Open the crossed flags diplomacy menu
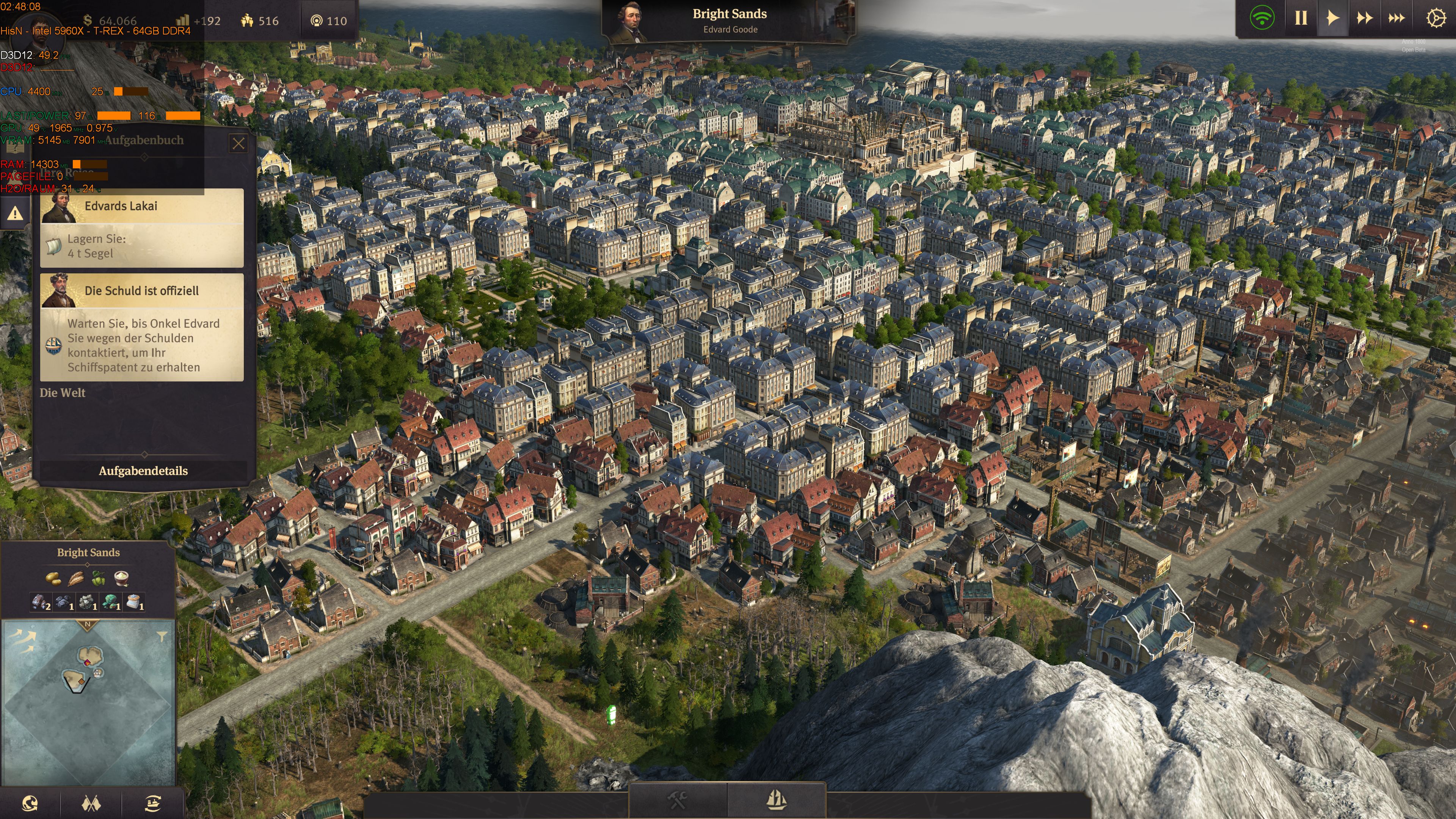Screen dimensions: 1456x819 91,803
